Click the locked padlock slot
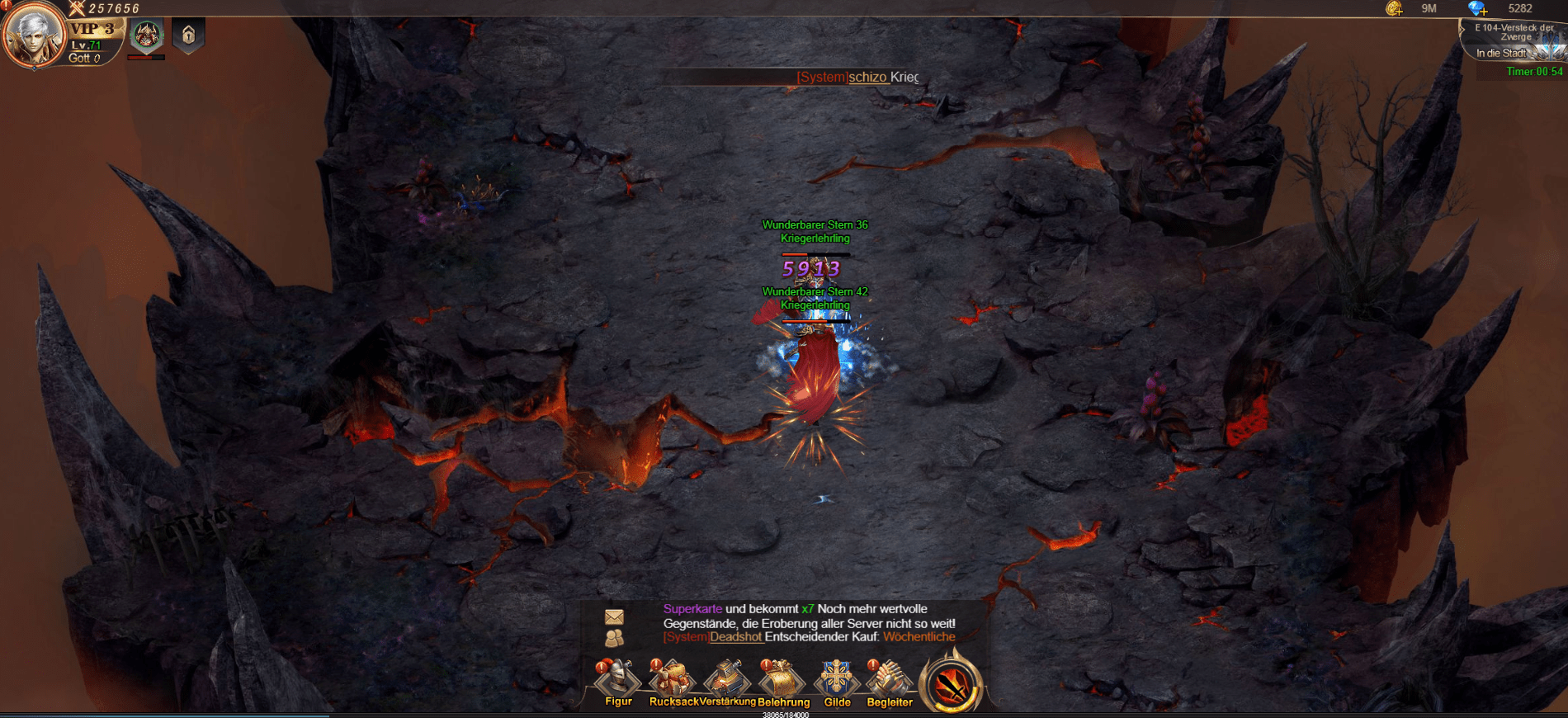 coord(188,35)
